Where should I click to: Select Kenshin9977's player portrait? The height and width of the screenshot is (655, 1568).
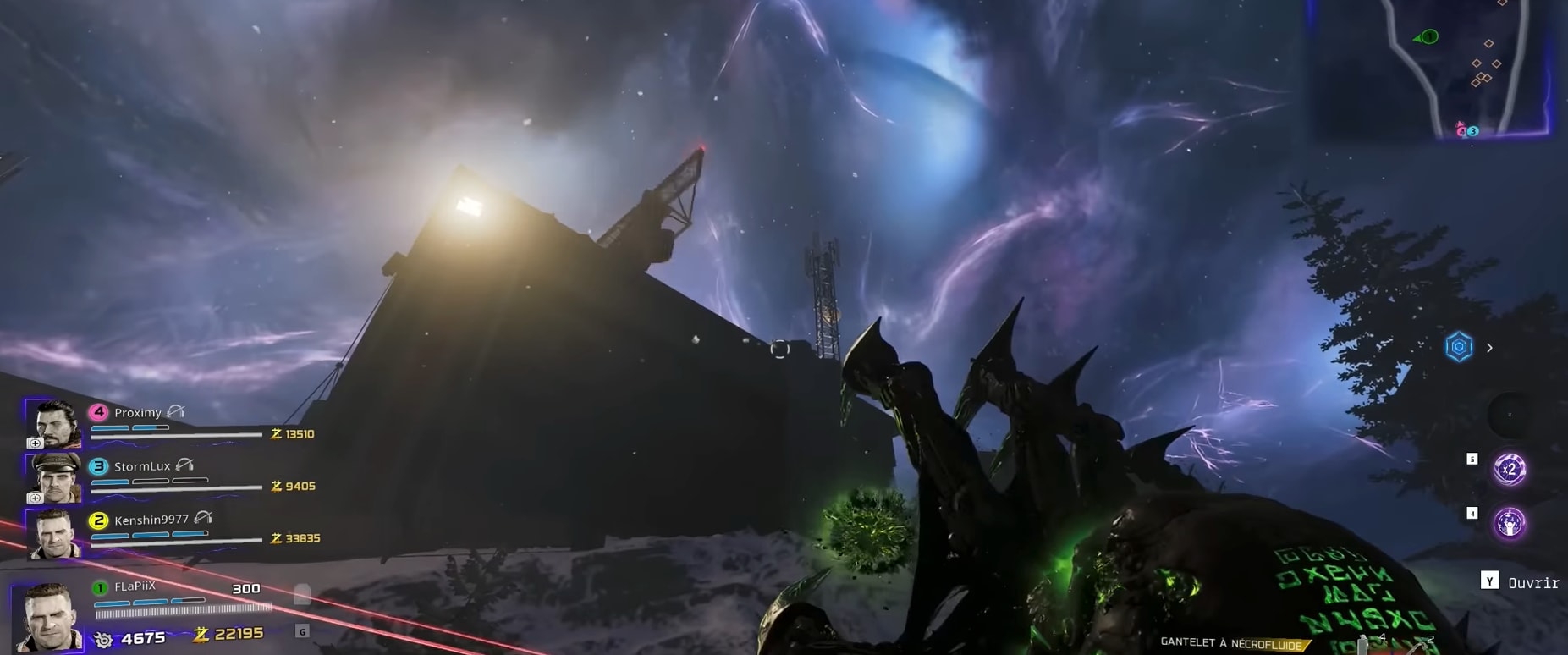[53, 533]
